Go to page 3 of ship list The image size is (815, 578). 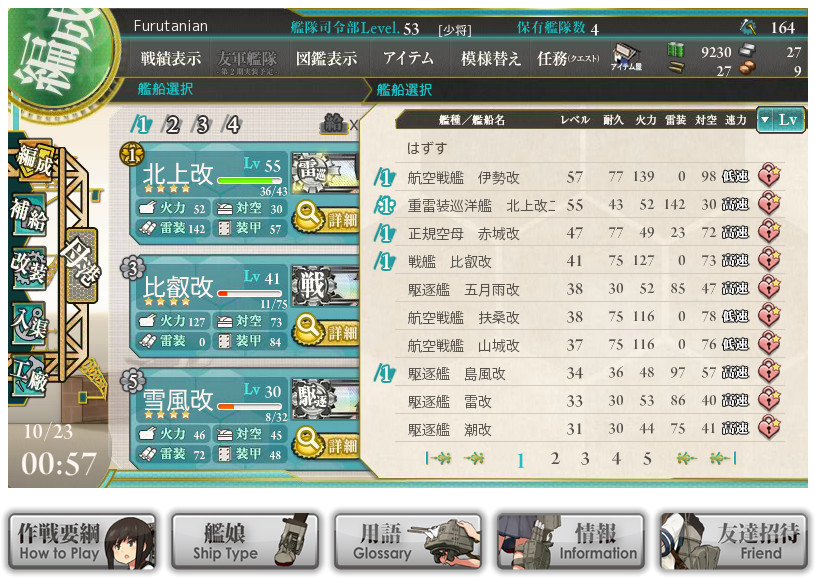(x=585, y=459)
